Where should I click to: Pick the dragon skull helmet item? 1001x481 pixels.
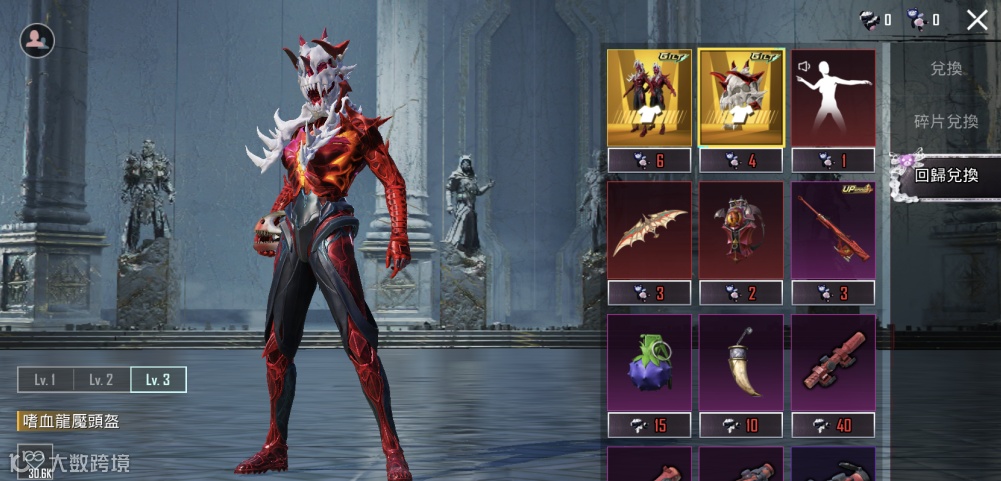pyautogui.click(x=741, y=99)
